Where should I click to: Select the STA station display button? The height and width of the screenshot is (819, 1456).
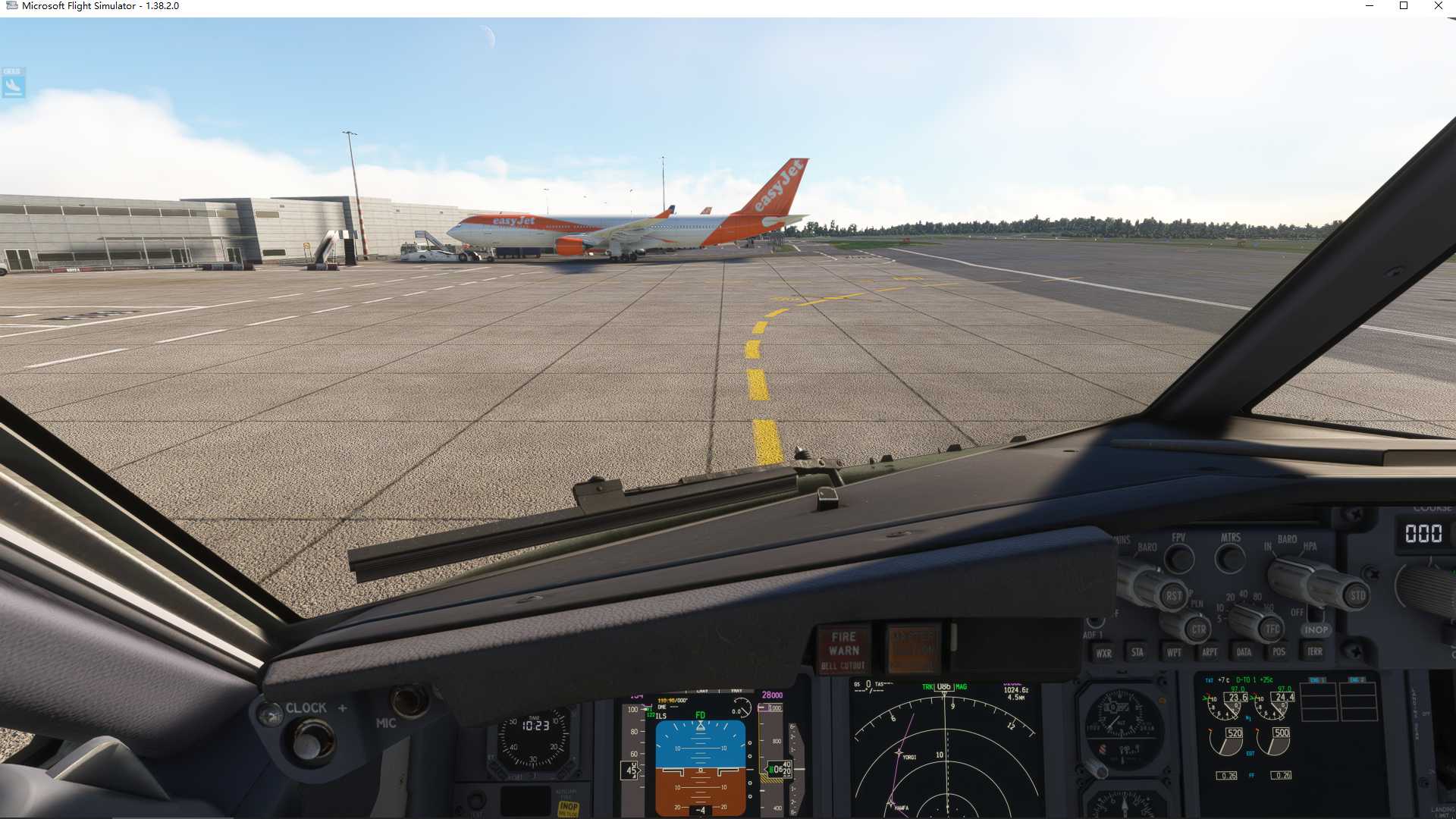tap(1137, 652)
